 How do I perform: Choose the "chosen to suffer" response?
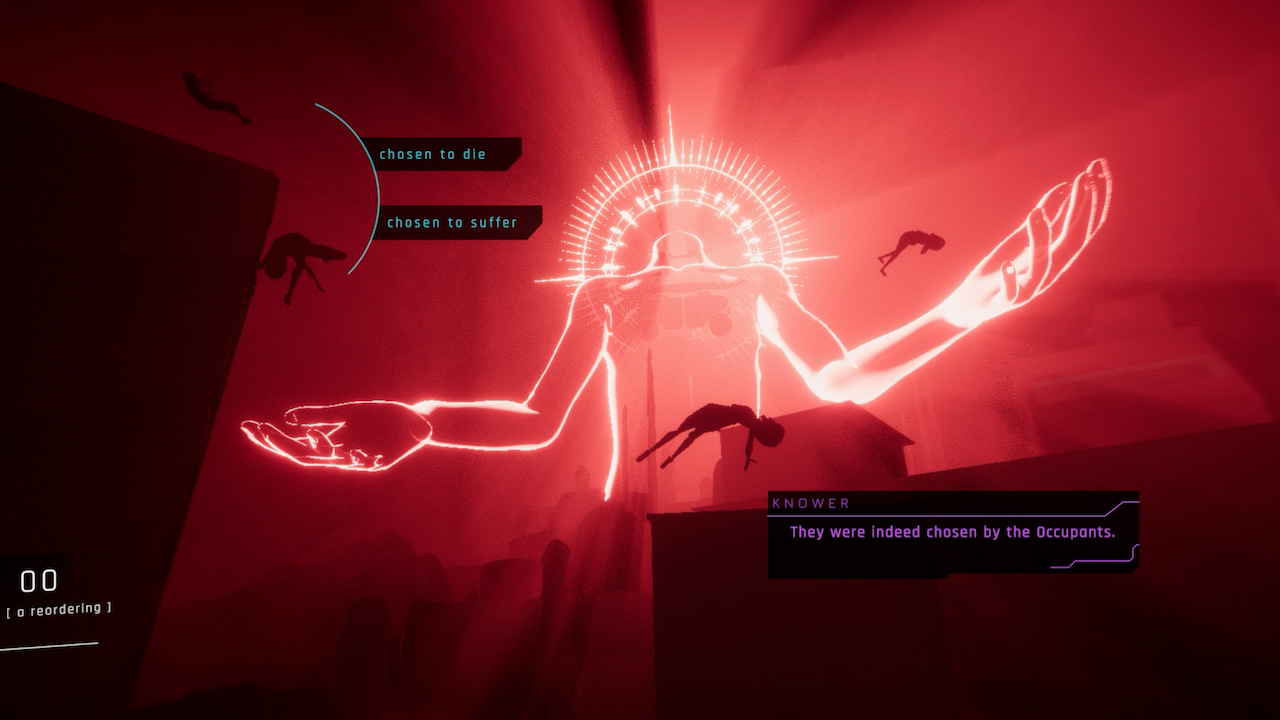453,223
